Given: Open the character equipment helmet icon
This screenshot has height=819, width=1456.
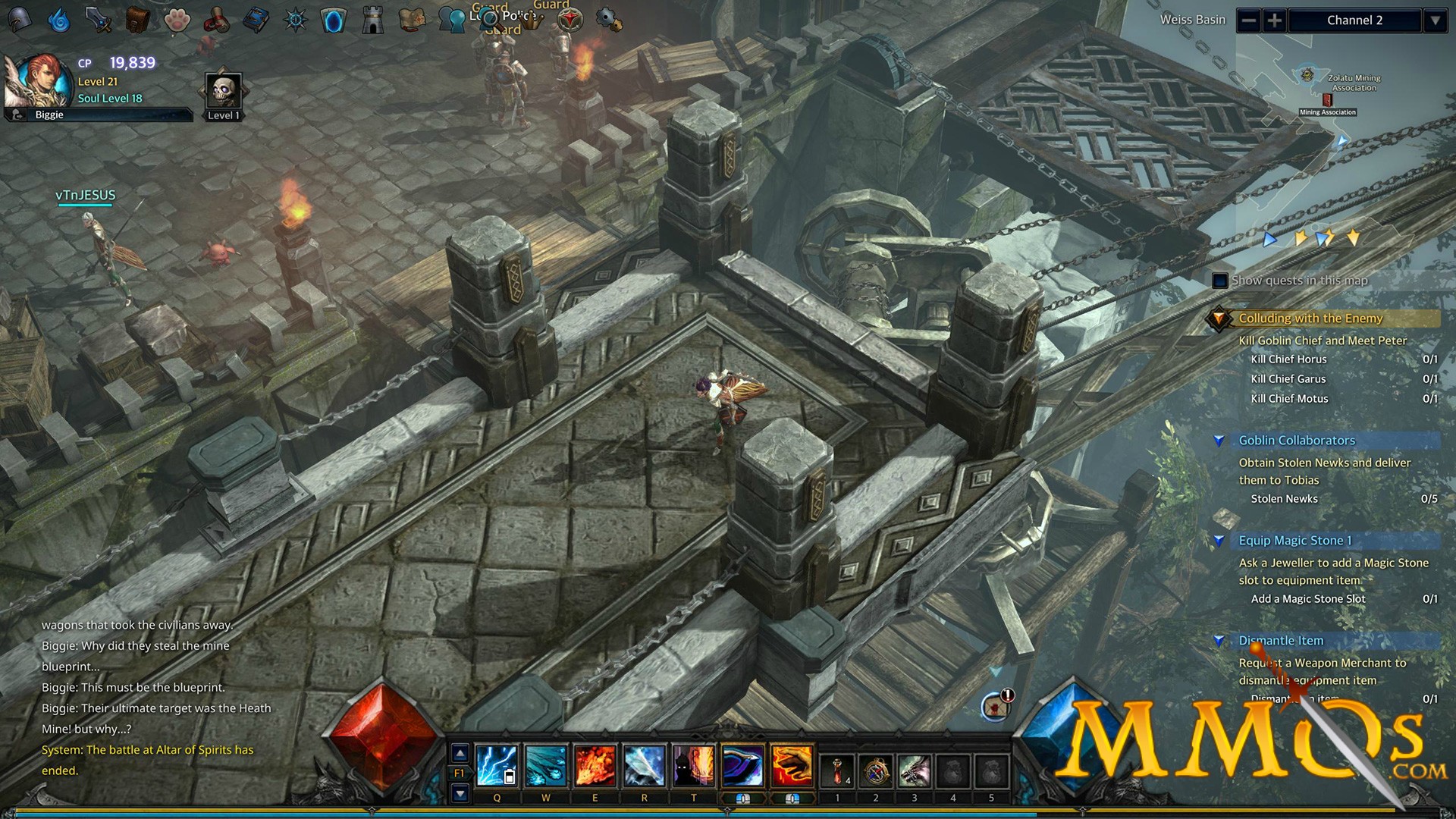Looking at the screenshot, I should 20,20.
